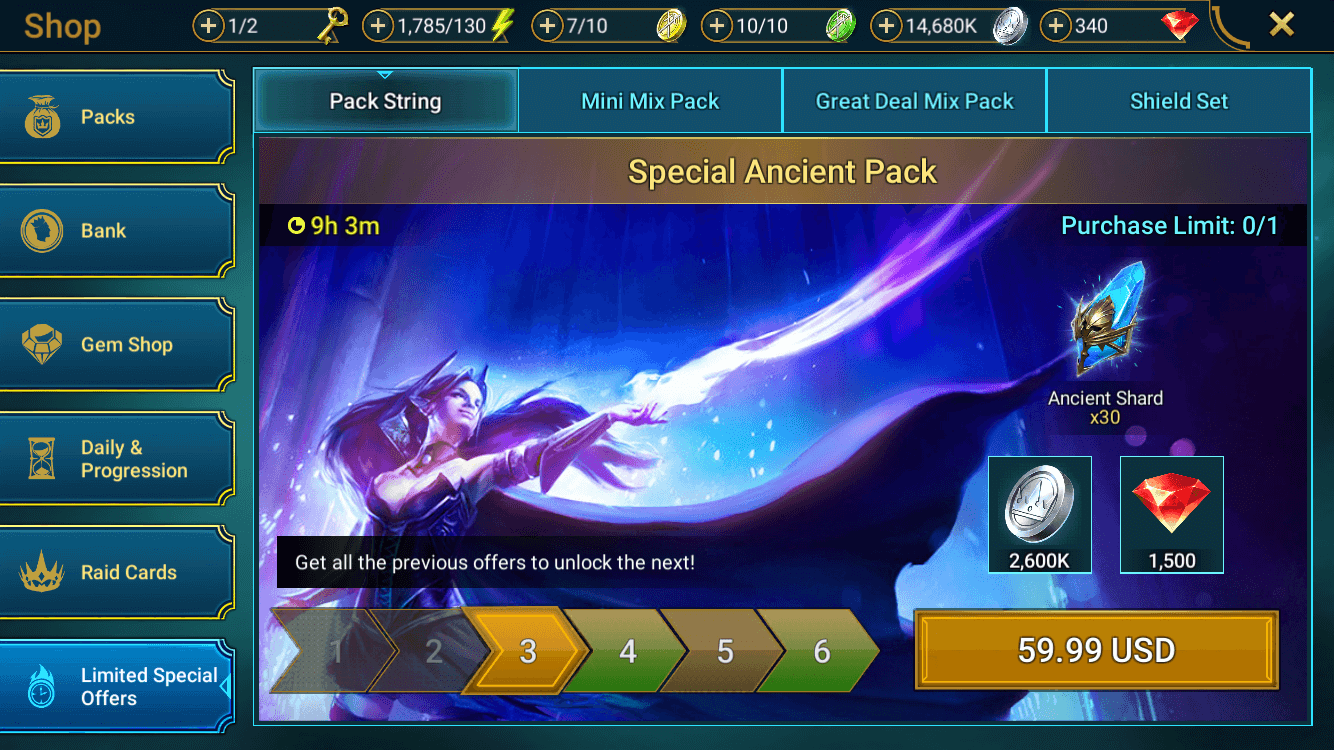Open the Gem Shop
The height and width of the screenshot is (750, 1334).
115,345
